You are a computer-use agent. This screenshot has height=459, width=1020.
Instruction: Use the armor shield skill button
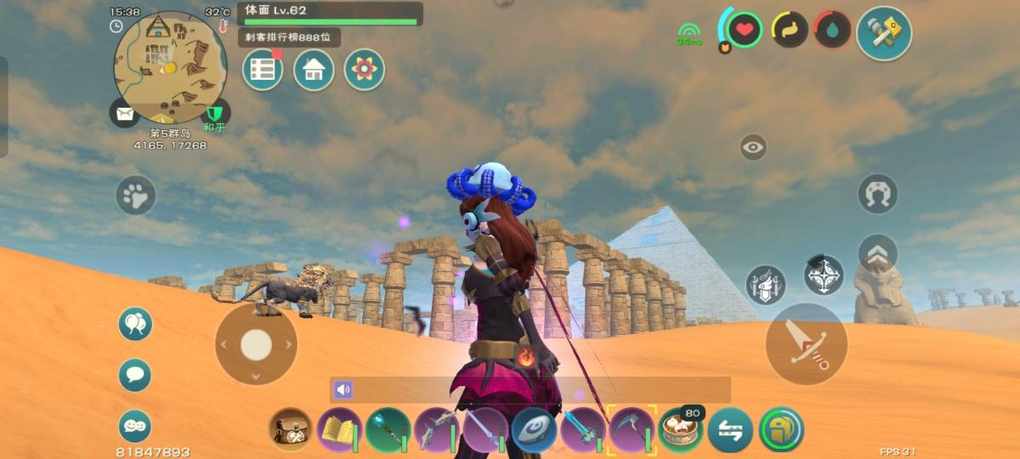coord(766,285)
